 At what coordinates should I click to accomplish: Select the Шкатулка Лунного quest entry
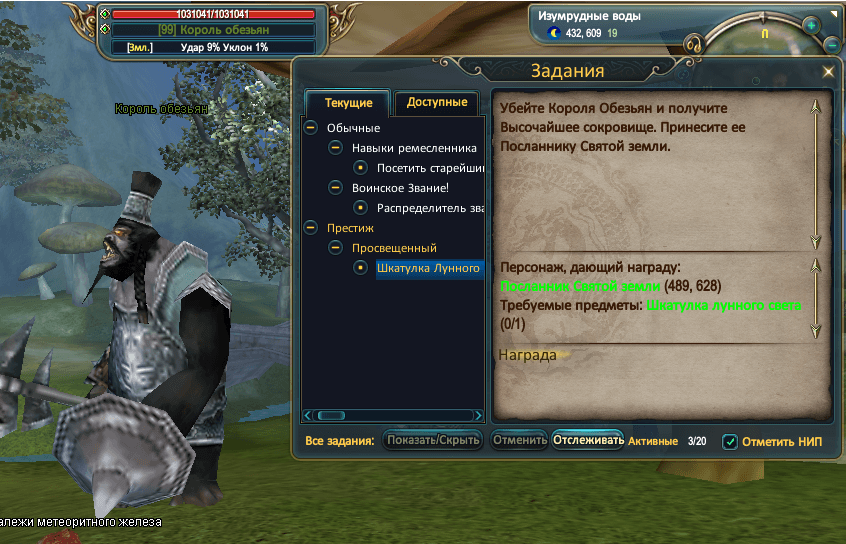[428, 268]
